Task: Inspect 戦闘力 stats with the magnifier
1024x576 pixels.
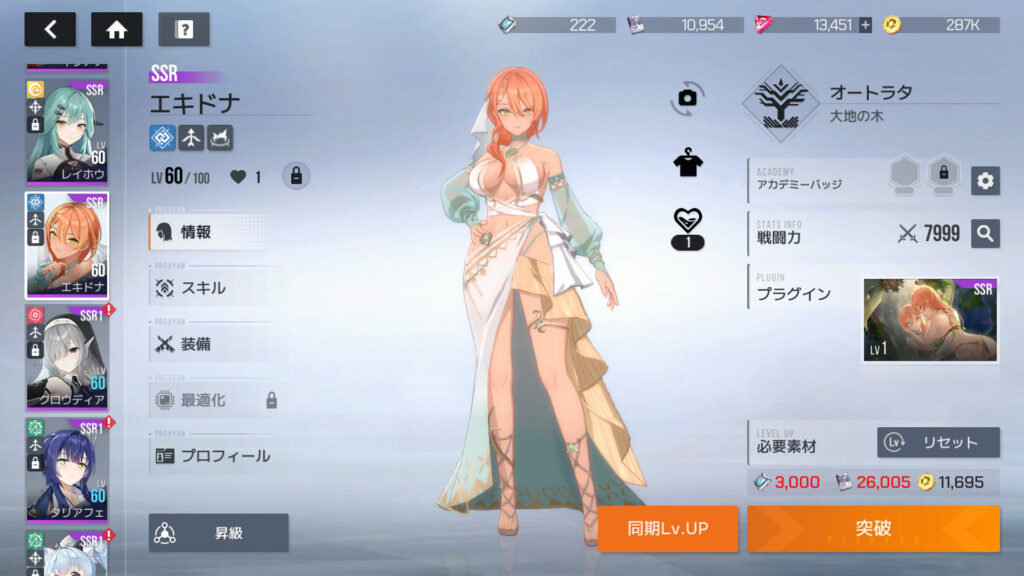Action: pos(985,234)
